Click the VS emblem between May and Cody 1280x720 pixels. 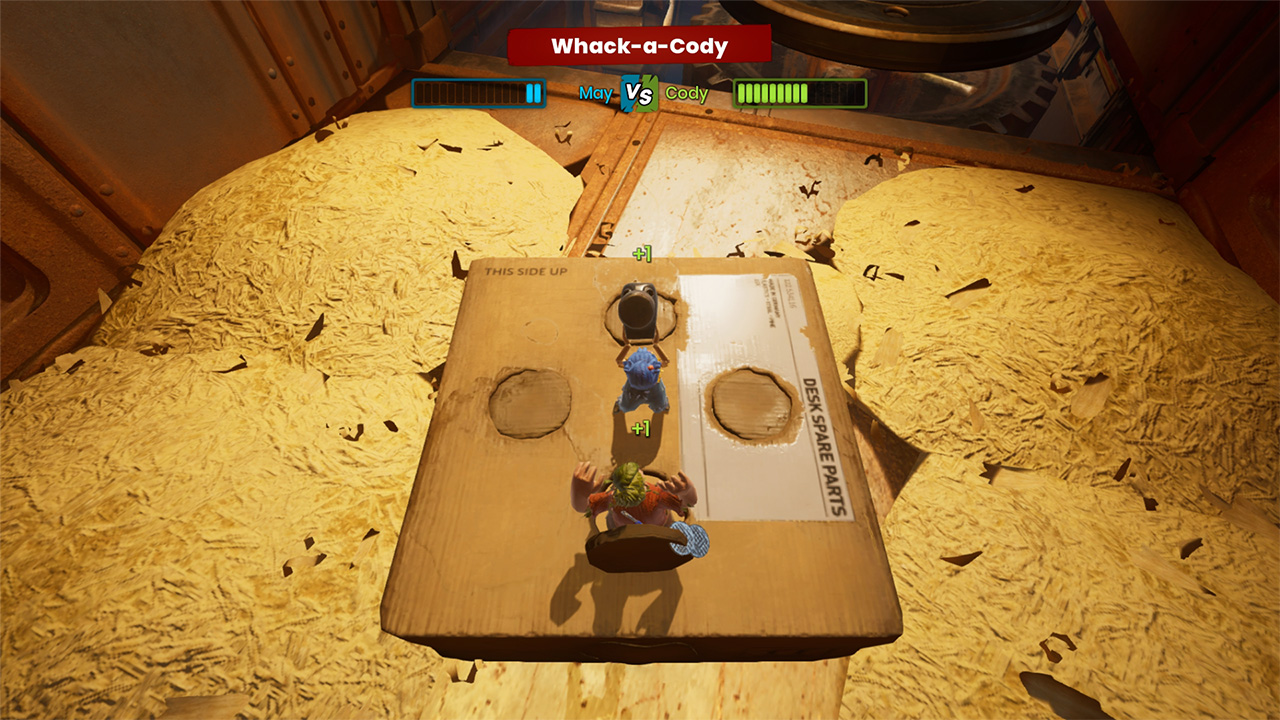click(x=639, y=93)
